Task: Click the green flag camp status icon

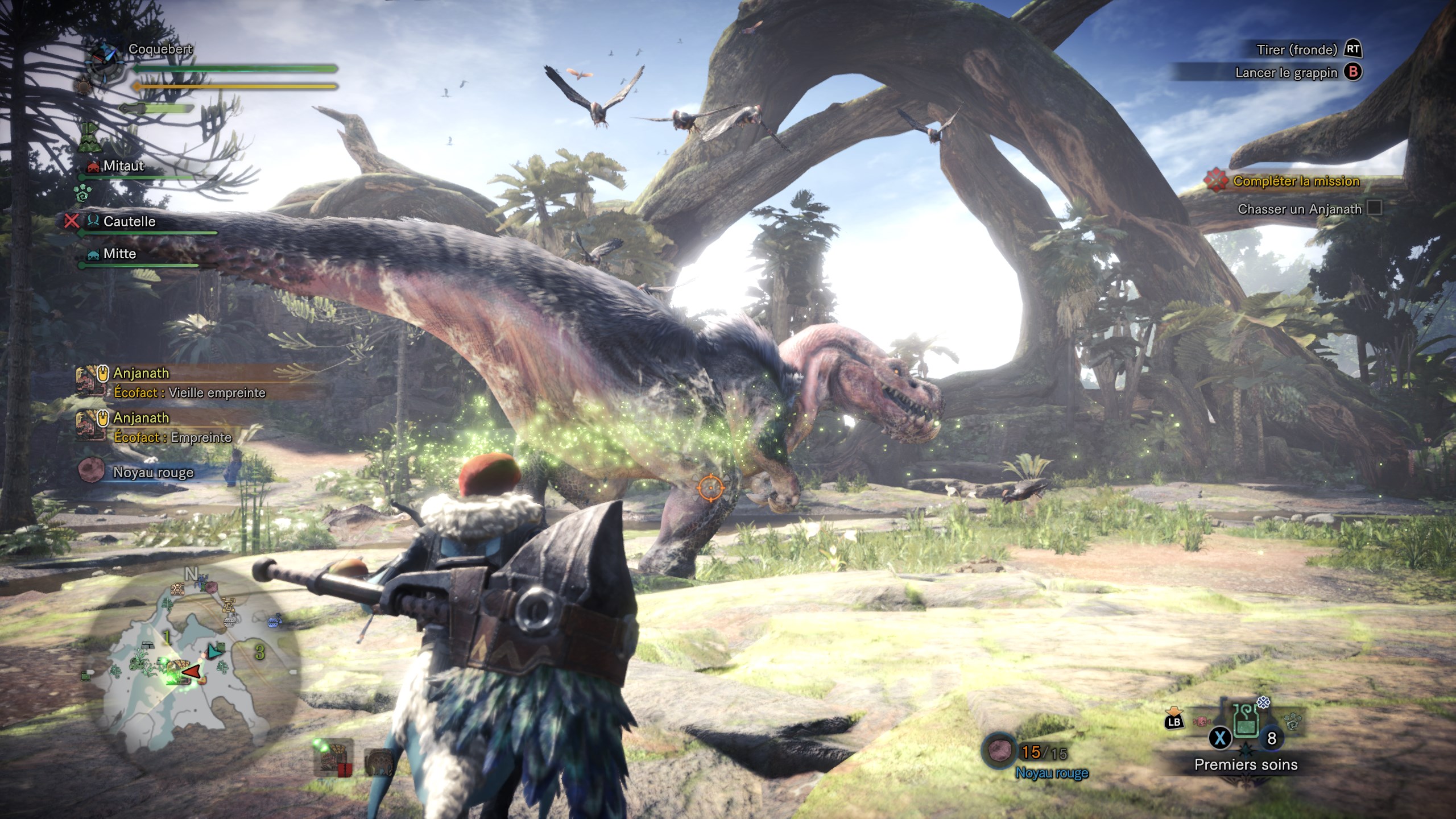Action: (x=88, y=138)
